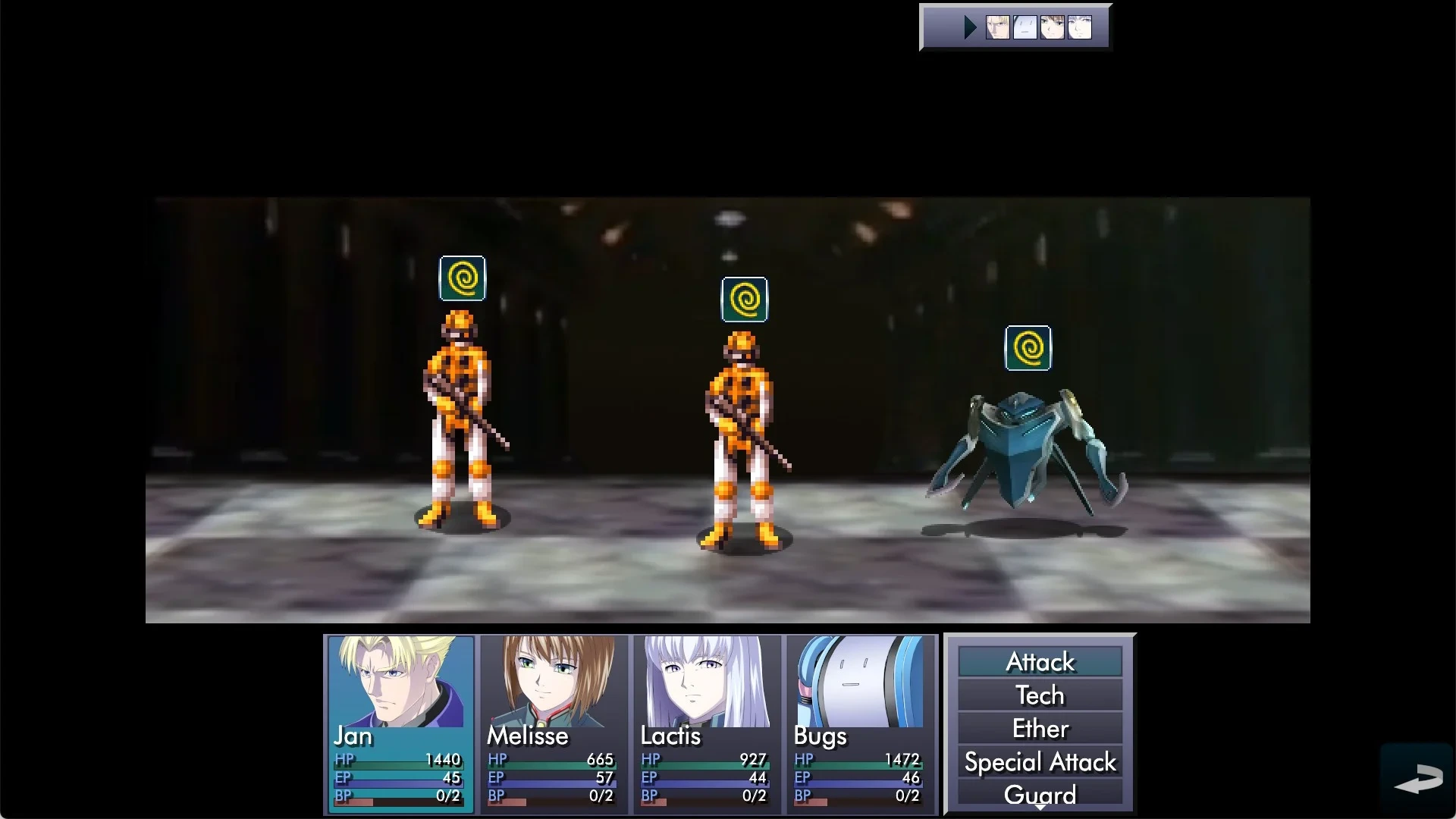
Task: Expand the Tech command submenu
Action: click(1040, 695)
